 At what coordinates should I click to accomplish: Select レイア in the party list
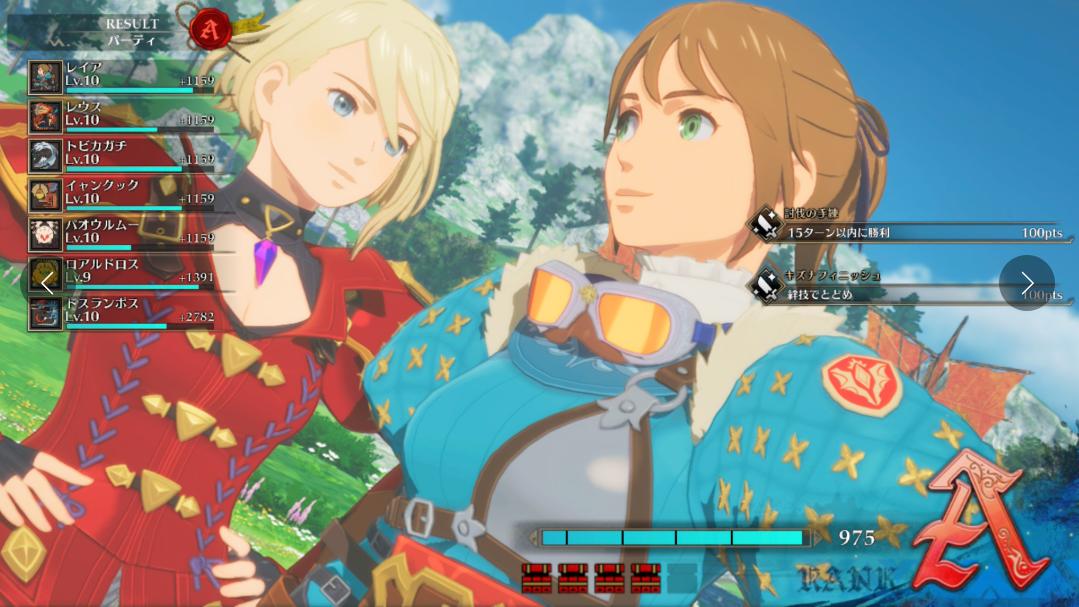[120, 76]
